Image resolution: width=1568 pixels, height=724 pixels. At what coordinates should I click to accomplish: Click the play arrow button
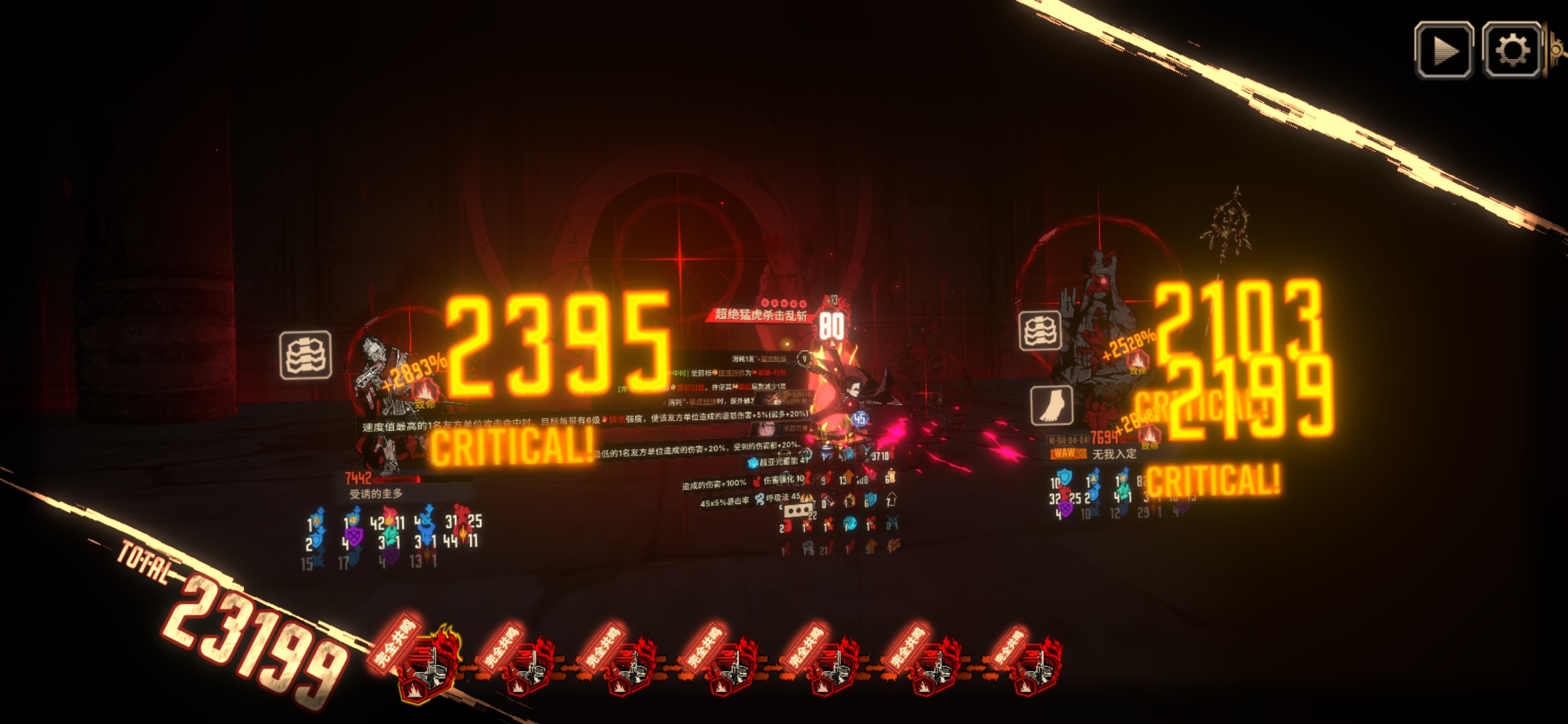pos(1443,50)
